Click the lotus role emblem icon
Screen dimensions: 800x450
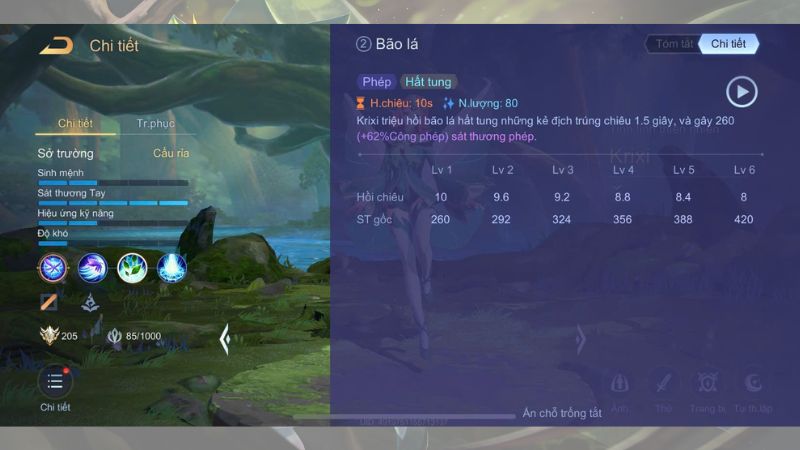click(90, 301)
